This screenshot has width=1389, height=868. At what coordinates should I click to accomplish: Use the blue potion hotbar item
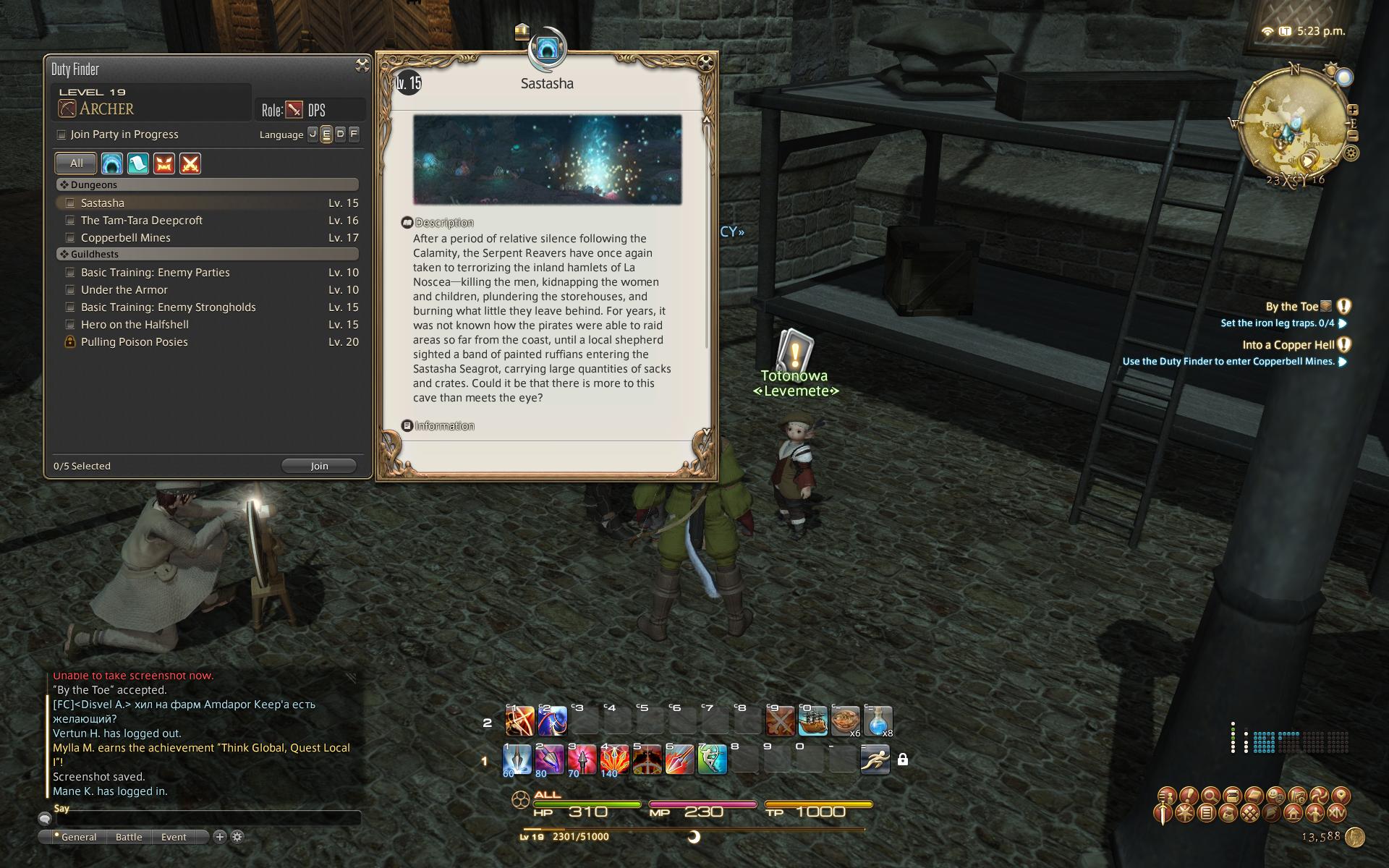(878, 720)
